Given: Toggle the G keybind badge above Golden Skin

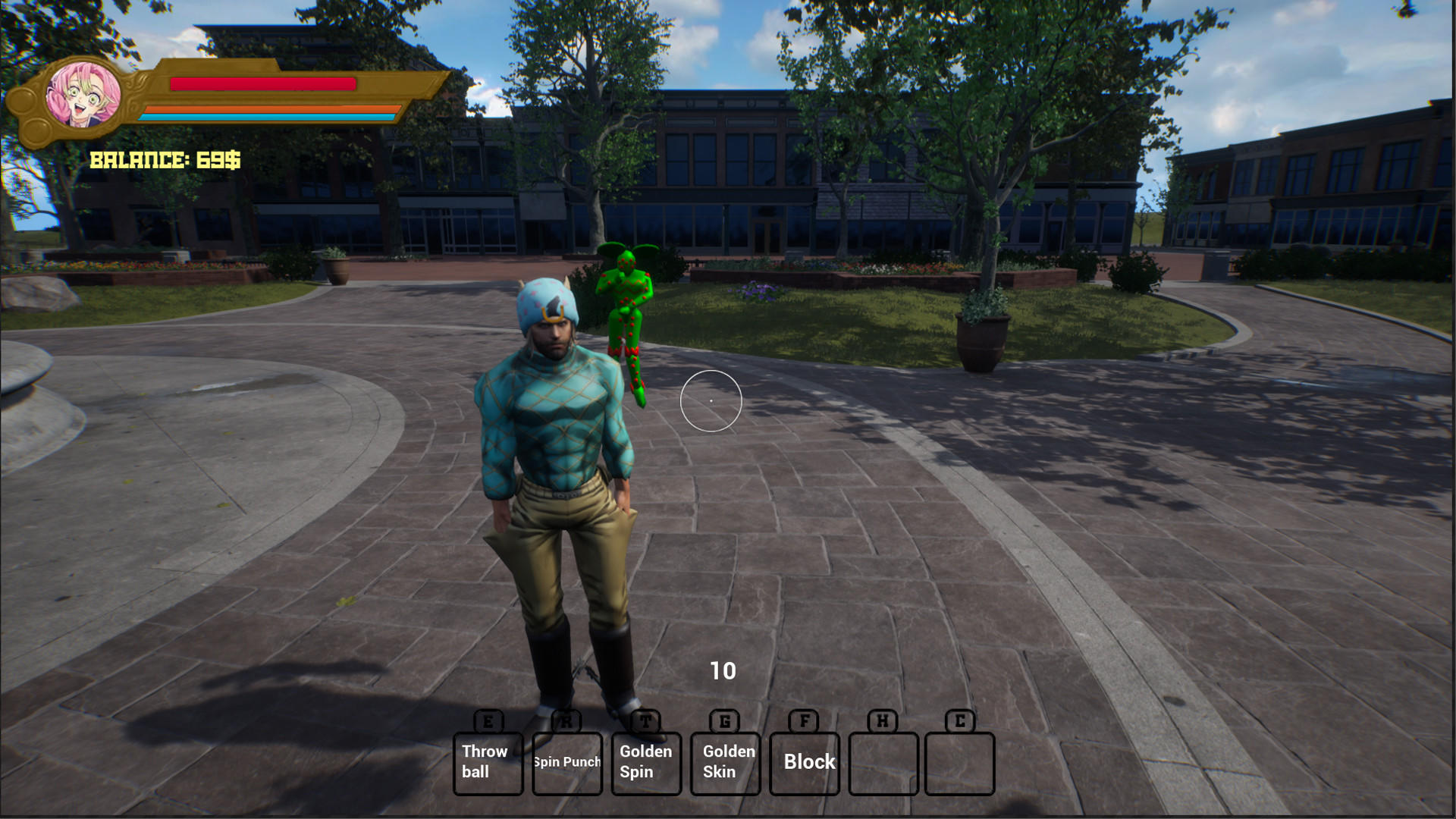Looking at the screenshot, I should pyautogui.click(x=723, y=721).
